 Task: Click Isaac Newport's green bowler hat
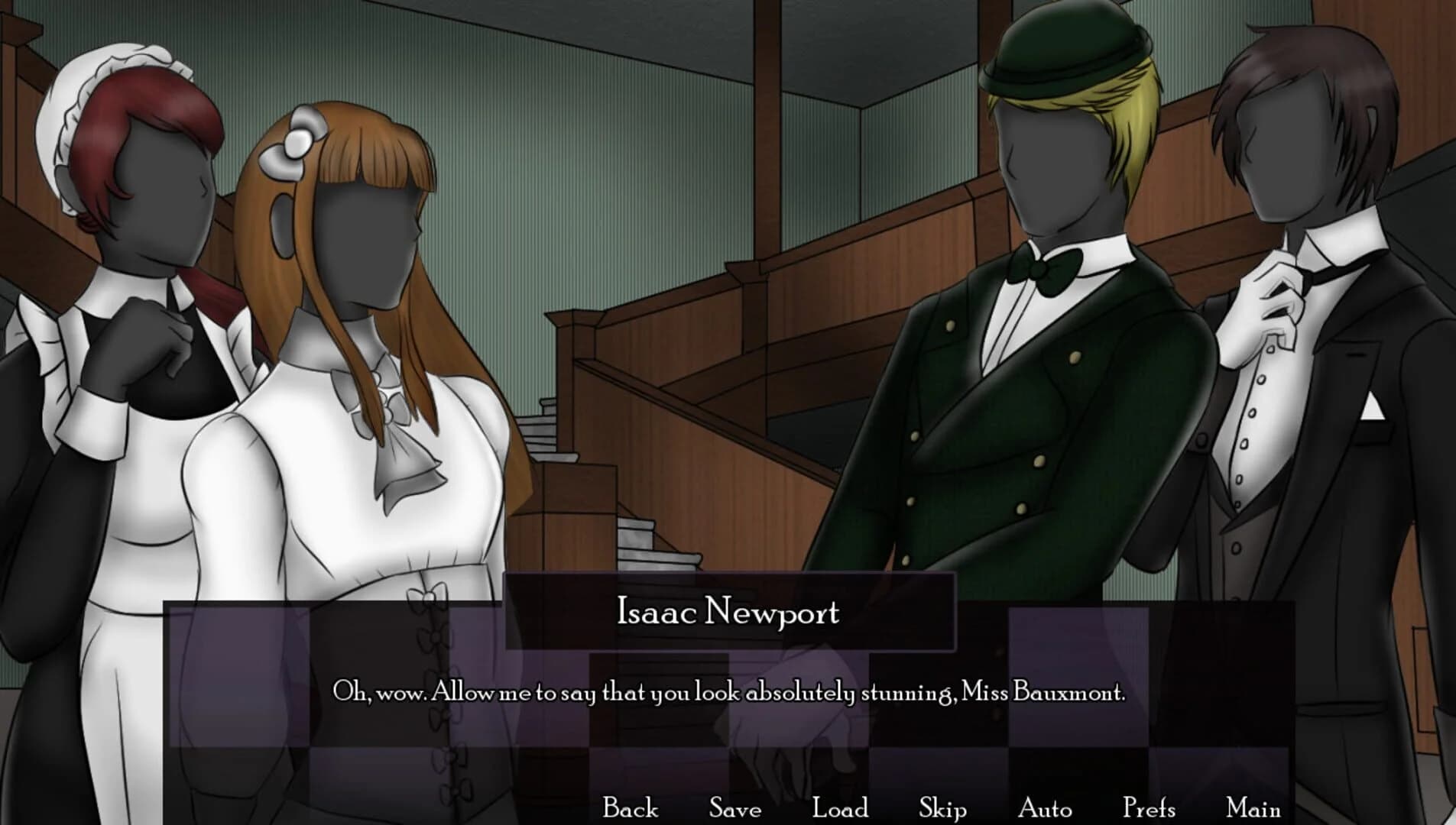click(x=1062, y=46)
